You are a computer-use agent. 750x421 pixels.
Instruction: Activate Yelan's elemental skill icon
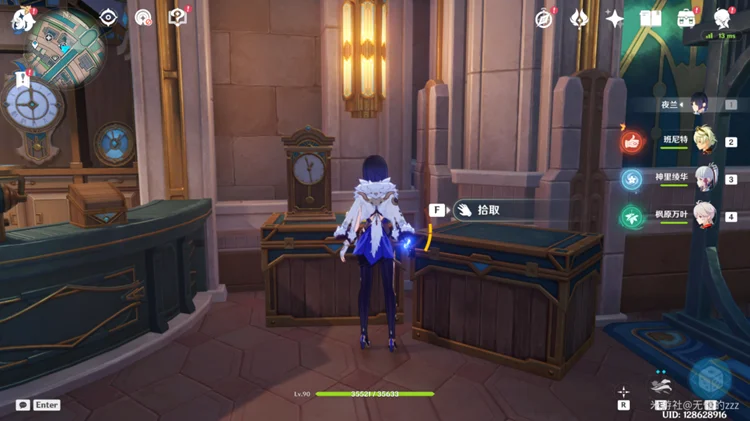659,384
